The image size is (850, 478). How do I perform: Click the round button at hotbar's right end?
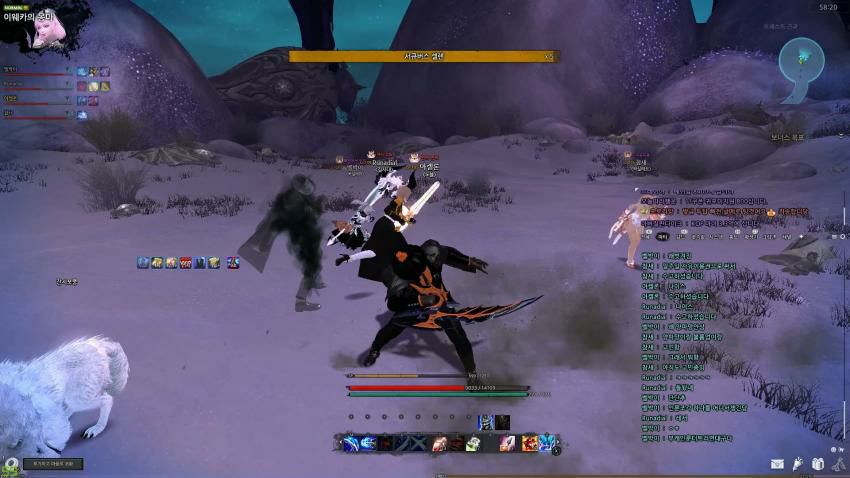tap(556, 450)
